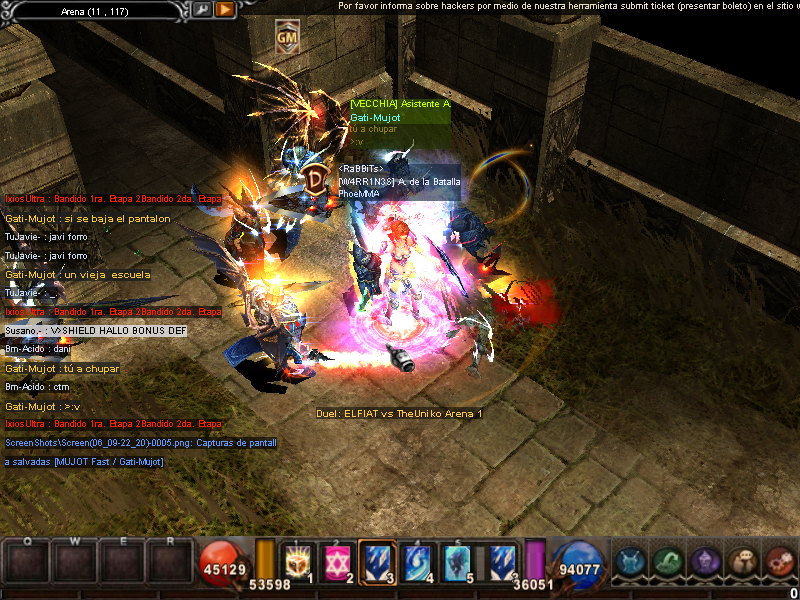Use the golden chest item in slot 1

point(298,562)
